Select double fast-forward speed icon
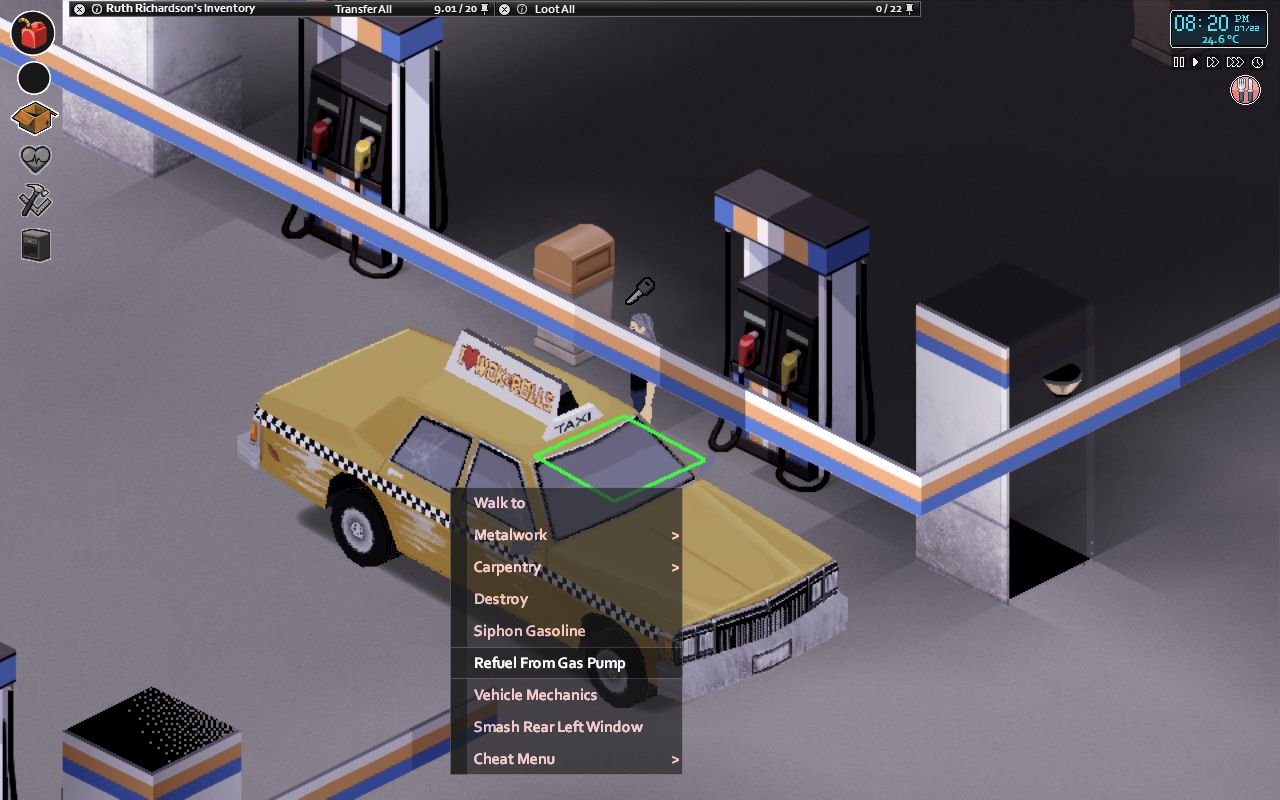The width and height of the screenshot is (1280, 800). coord(1211,62)
